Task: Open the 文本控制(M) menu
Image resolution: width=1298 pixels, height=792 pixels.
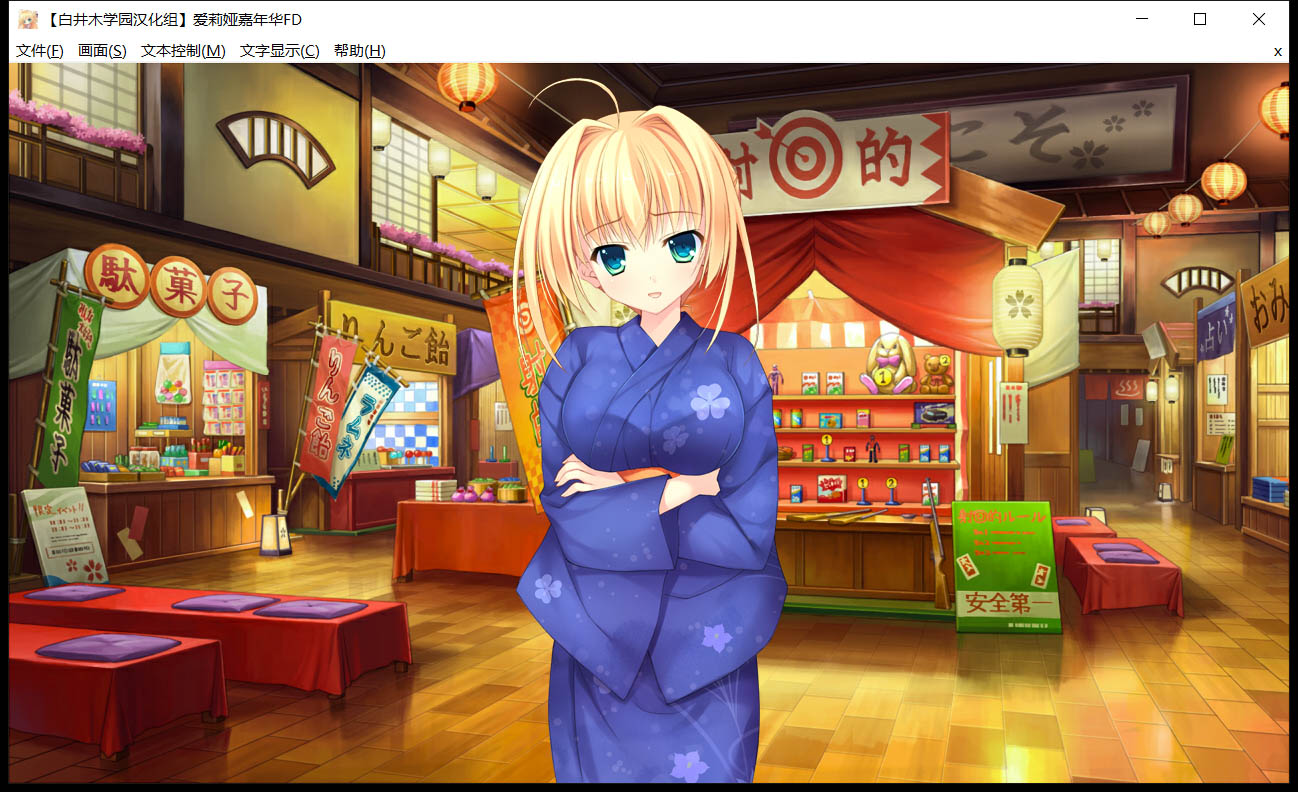Action: pos(185,49)
